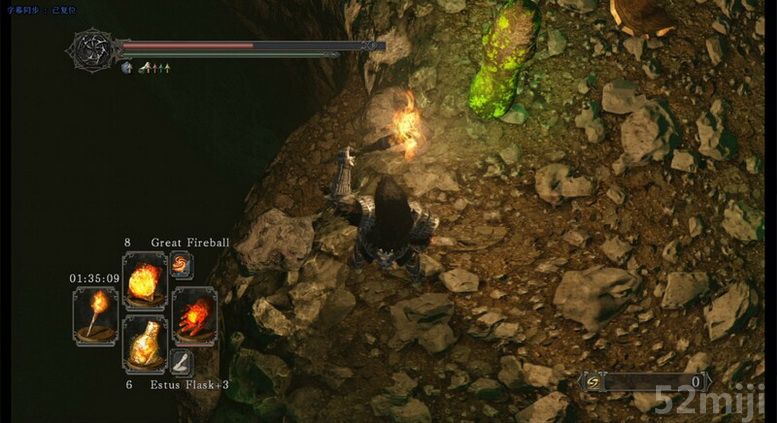777x423 pixels.
Task: Click the covenant emblem beside the health bar
Action: pyautogui.click(x=92, y=49)
